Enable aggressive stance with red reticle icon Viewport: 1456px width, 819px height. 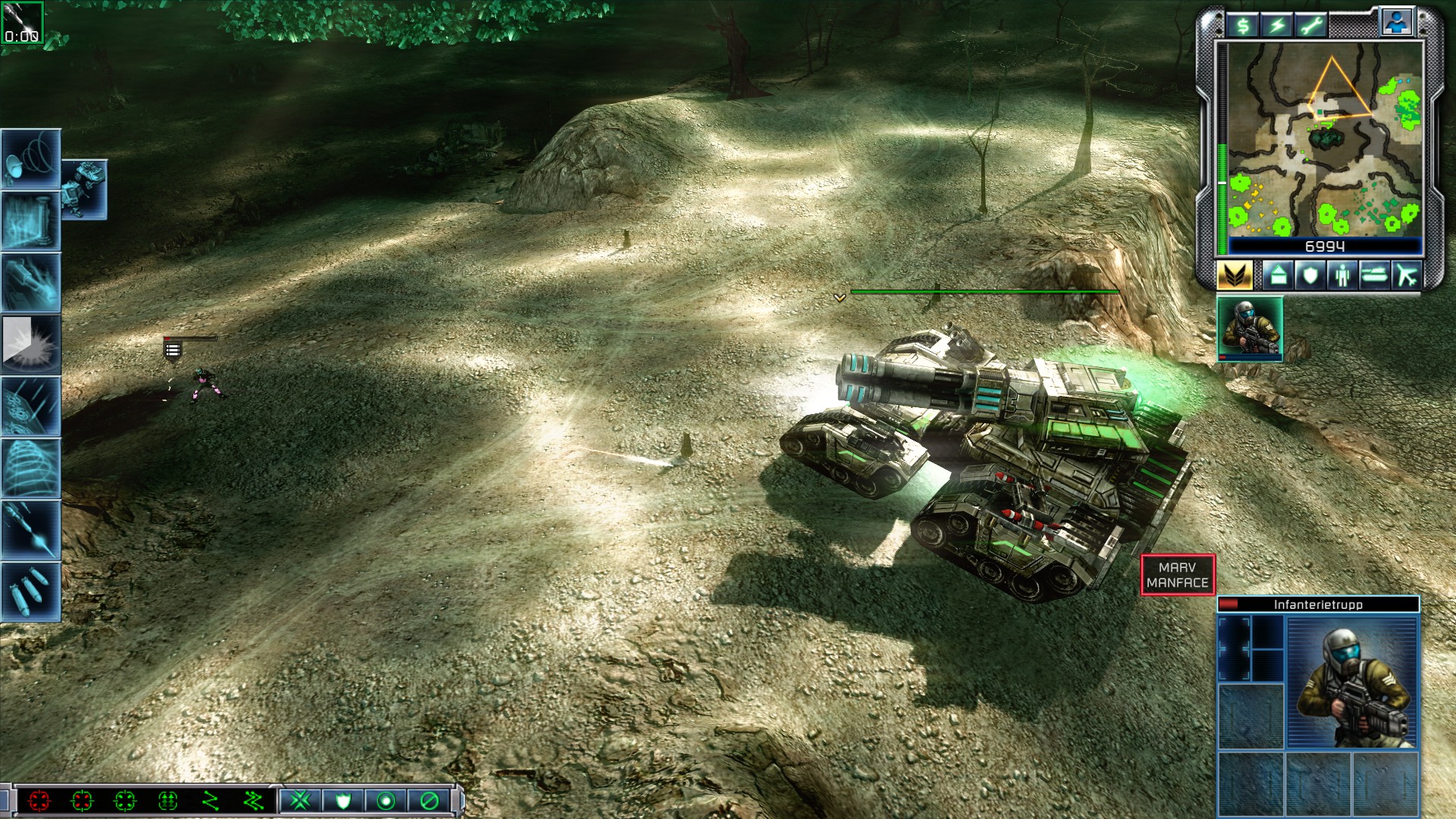click(39, 800)
